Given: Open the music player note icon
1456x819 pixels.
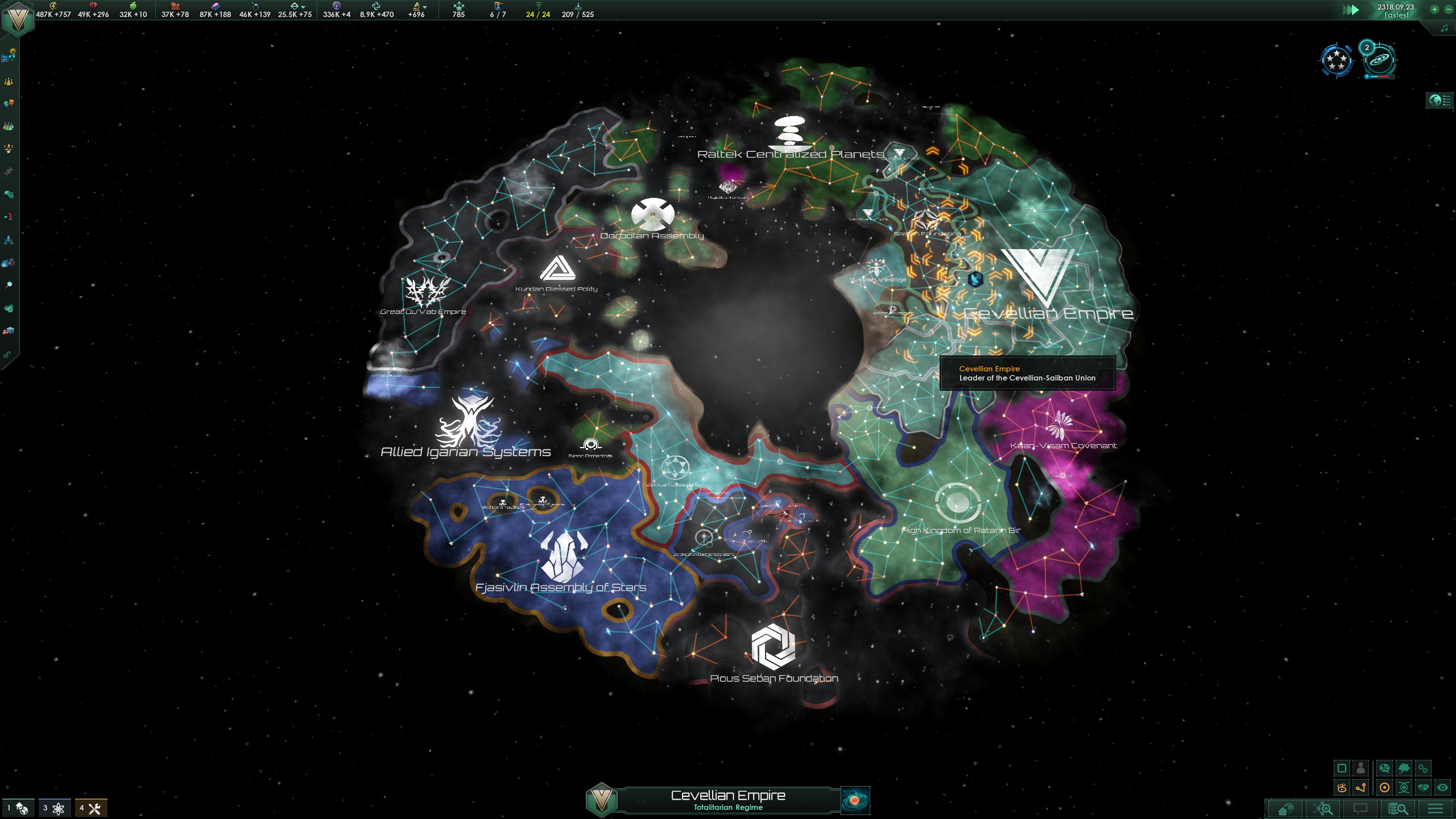Looking at the screenshot, I should pyautogui.click(x=1445, y=28).
